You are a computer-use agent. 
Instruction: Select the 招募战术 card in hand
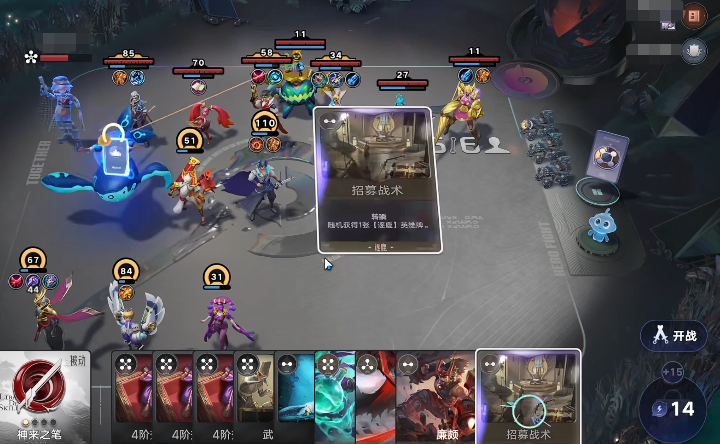[x=528, y=397]
